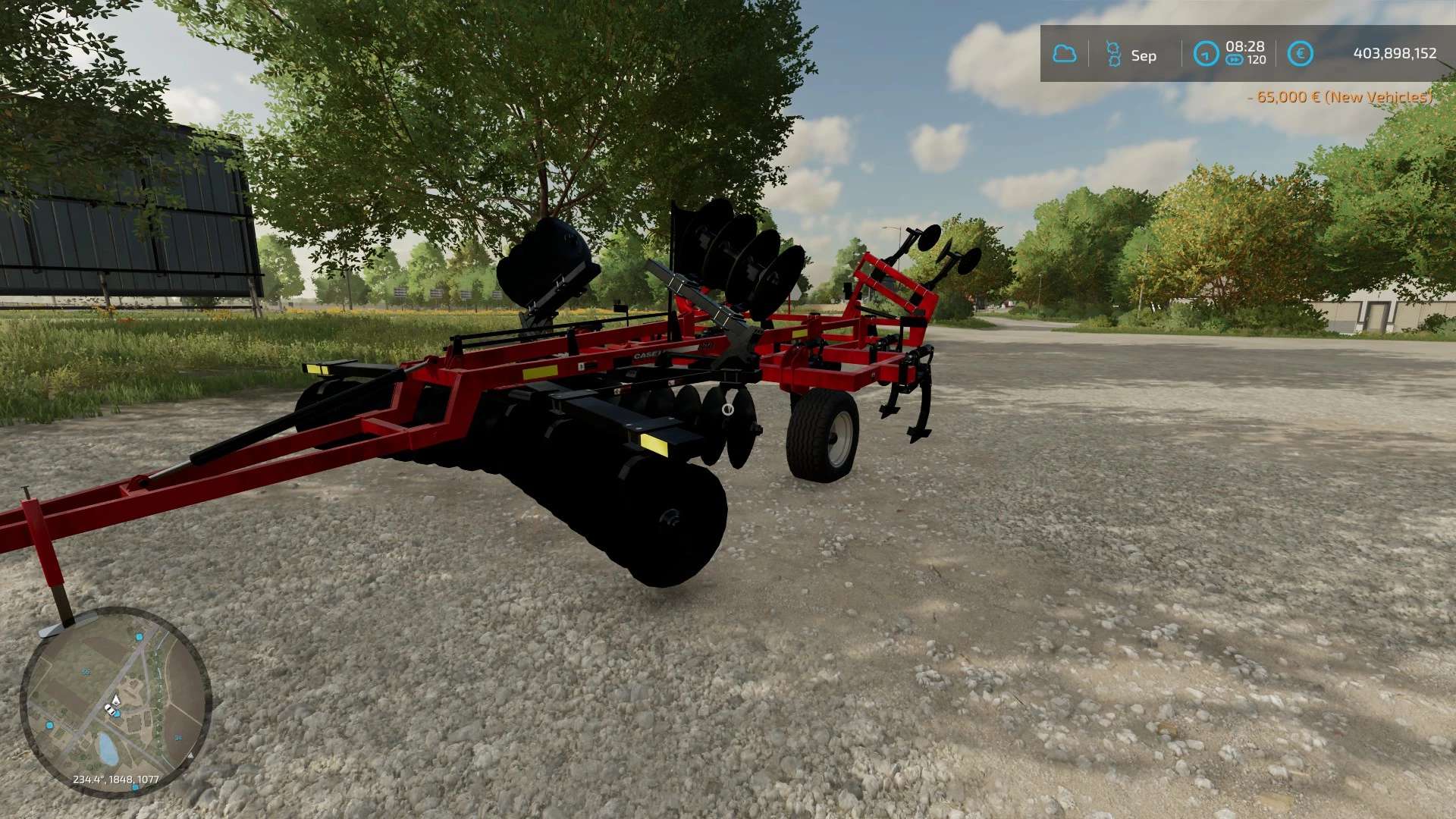Click the cloud weather icon

tap(1064, 54)
